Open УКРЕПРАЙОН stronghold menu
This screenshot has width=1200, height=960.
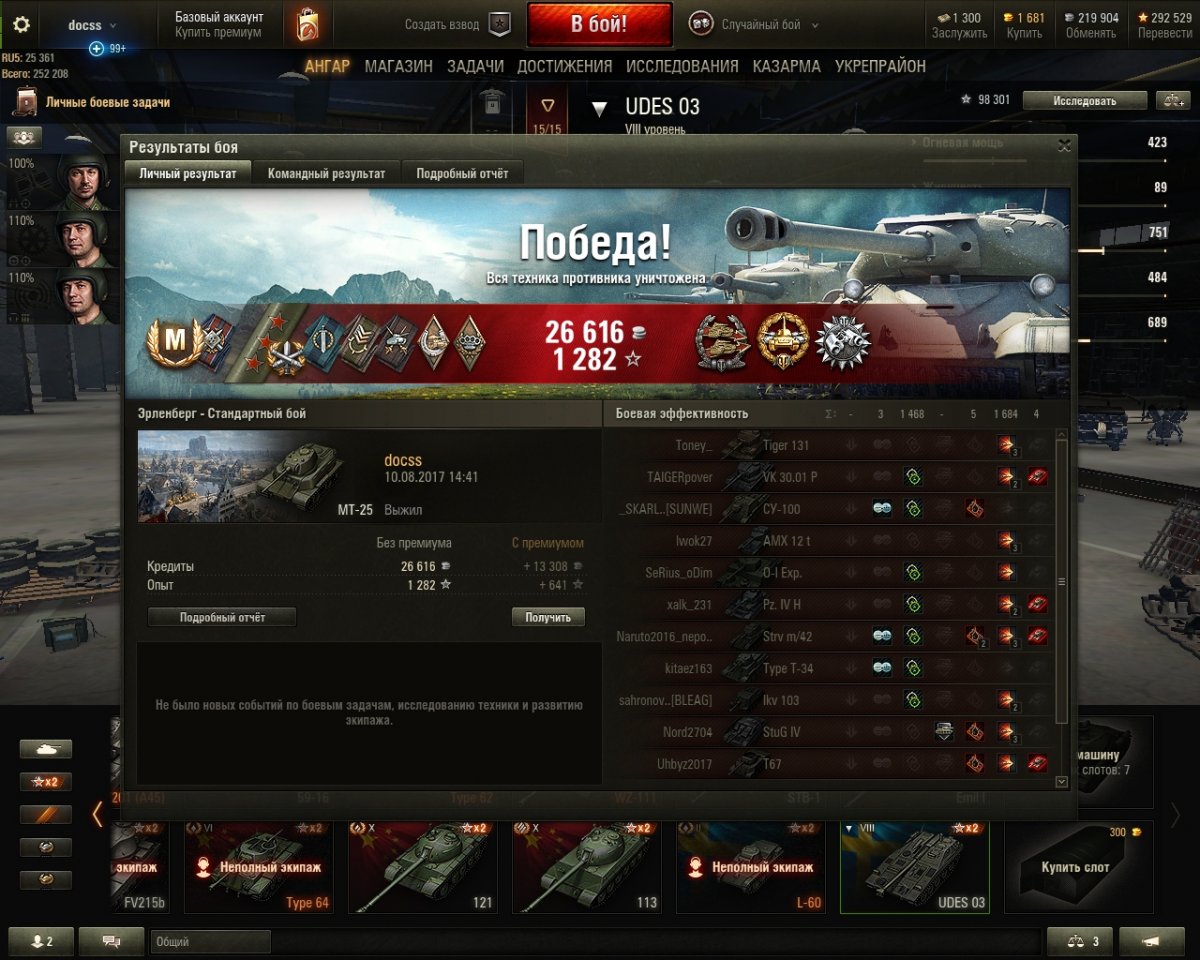coord(880,66)
